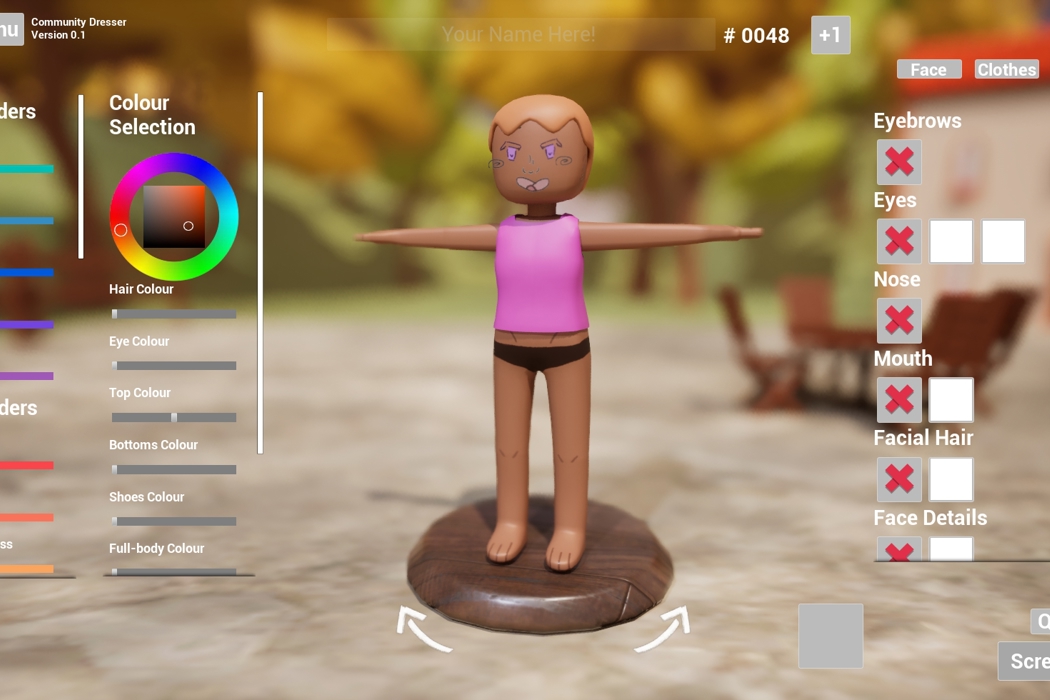Choose the white Facial Hair style option

tap(951, 479)
